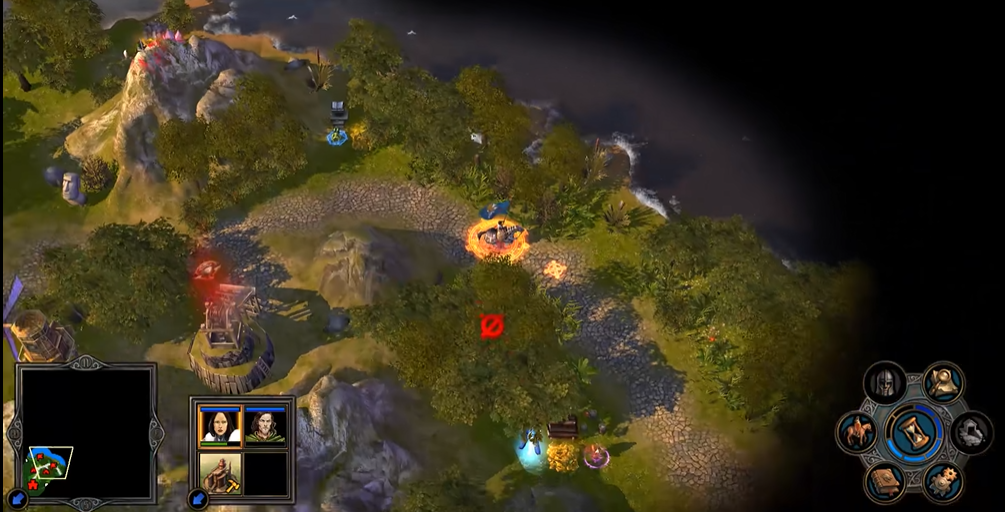Open the spellbook
The width and height of the screenshot is (1005, 512).
pyautogui.click(x=884, y=482)
